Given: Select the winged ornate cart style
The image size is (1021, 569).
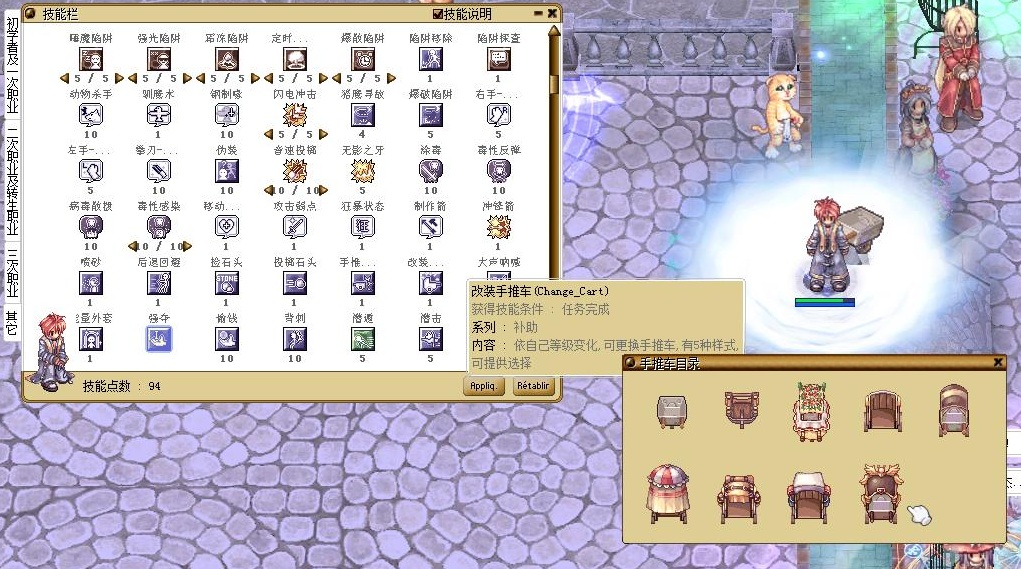Looking at the screenshot, I should pos(880,491).
